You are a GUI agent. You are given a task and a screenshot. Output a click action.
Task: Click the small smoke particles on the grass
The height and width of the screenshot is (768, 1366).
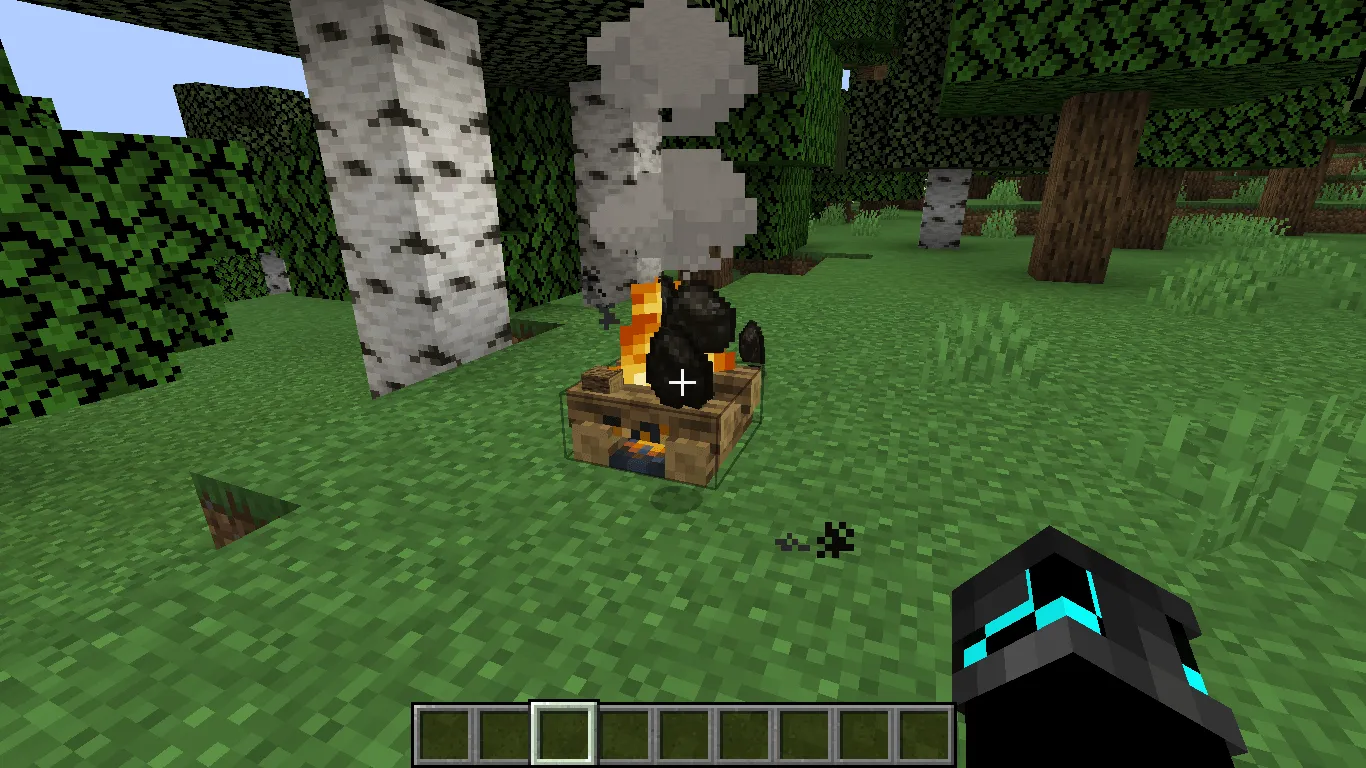pos(820,542)
